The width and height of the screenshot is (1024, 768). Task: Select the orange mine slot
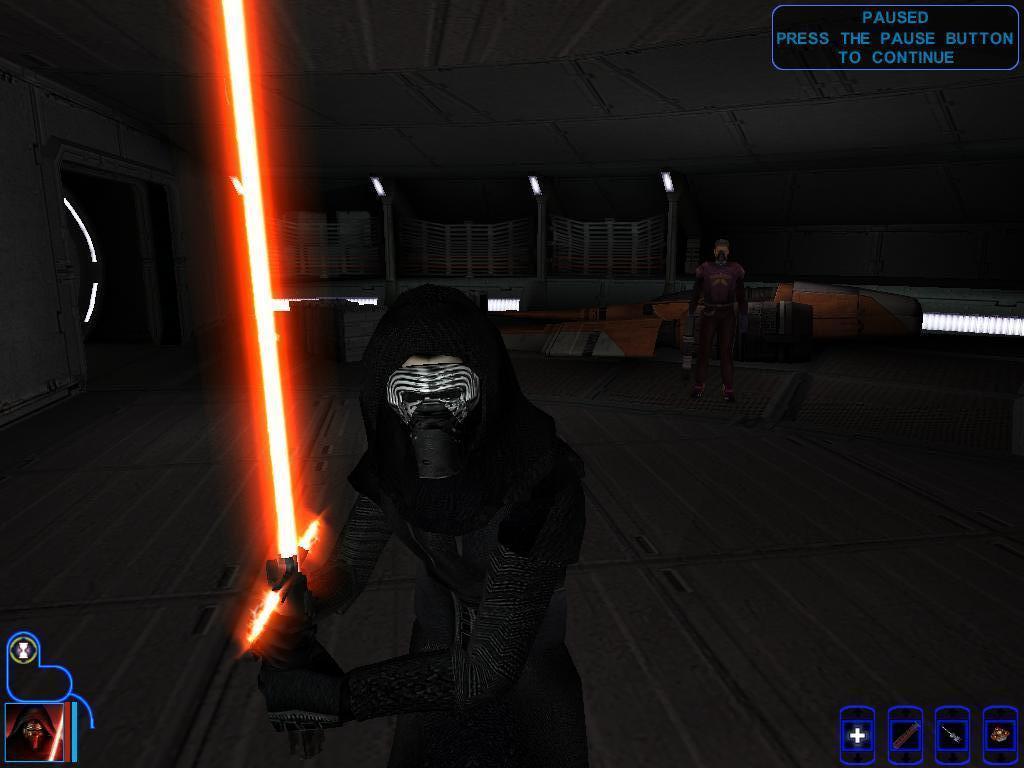999,736
